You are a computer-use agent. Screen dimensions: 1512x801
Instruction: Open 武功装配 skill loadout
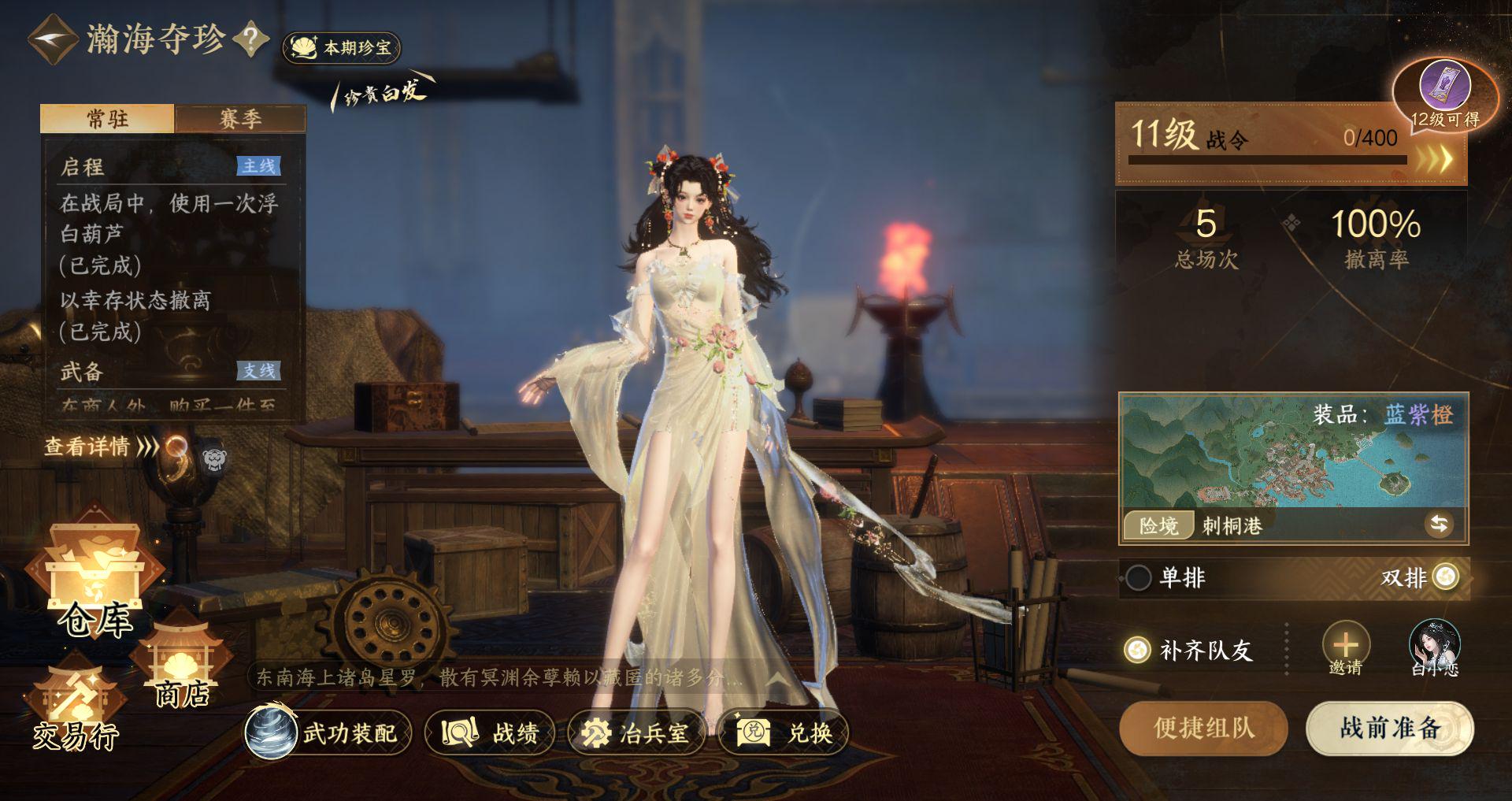tap(328, 733)
